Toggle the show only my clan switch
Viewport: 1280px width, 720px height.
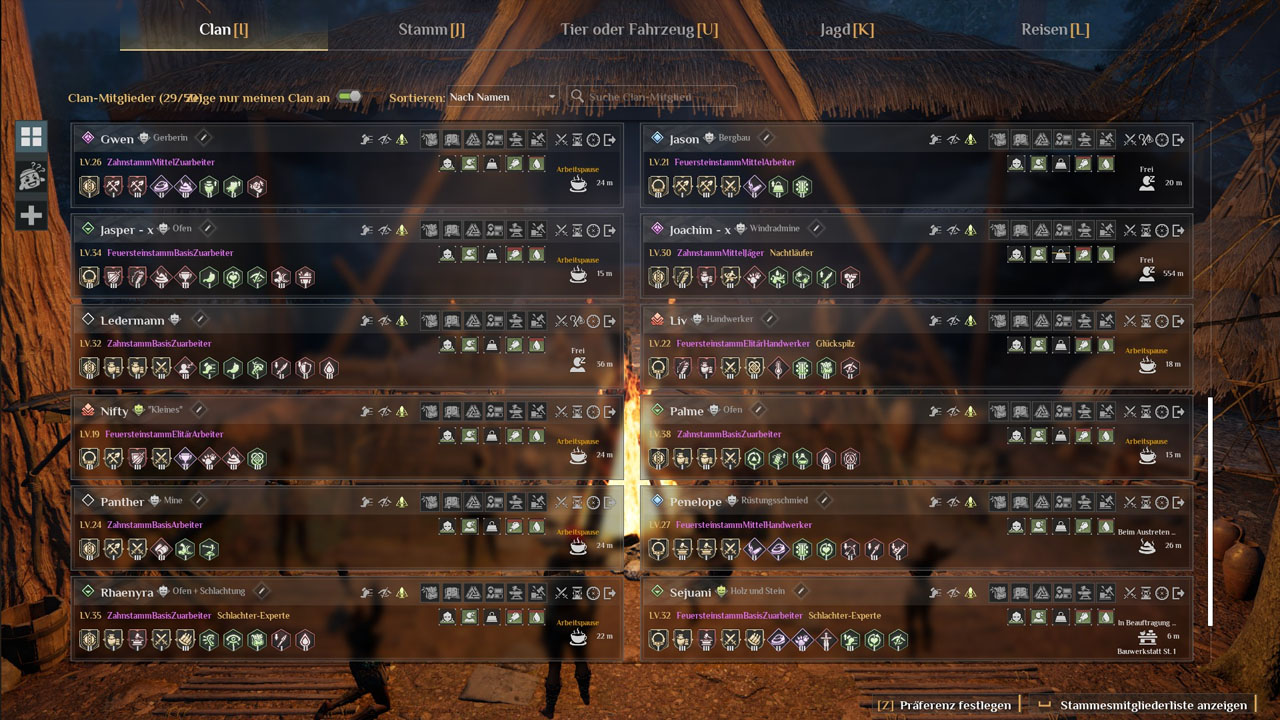[x=348, y=97]
